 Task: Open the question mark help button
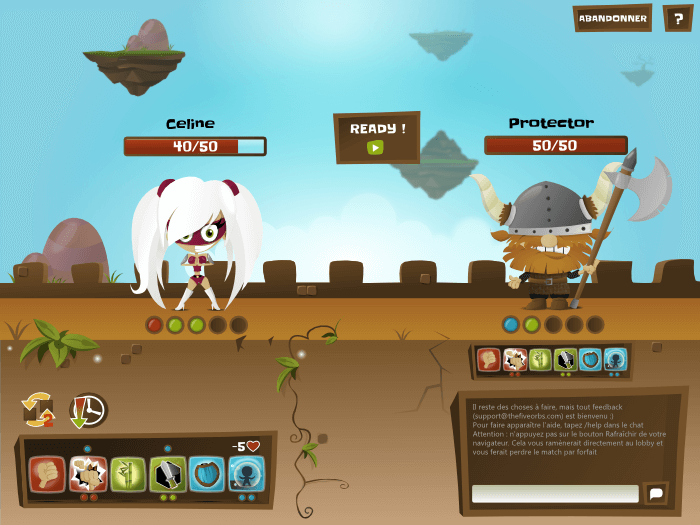coord(678,18)
